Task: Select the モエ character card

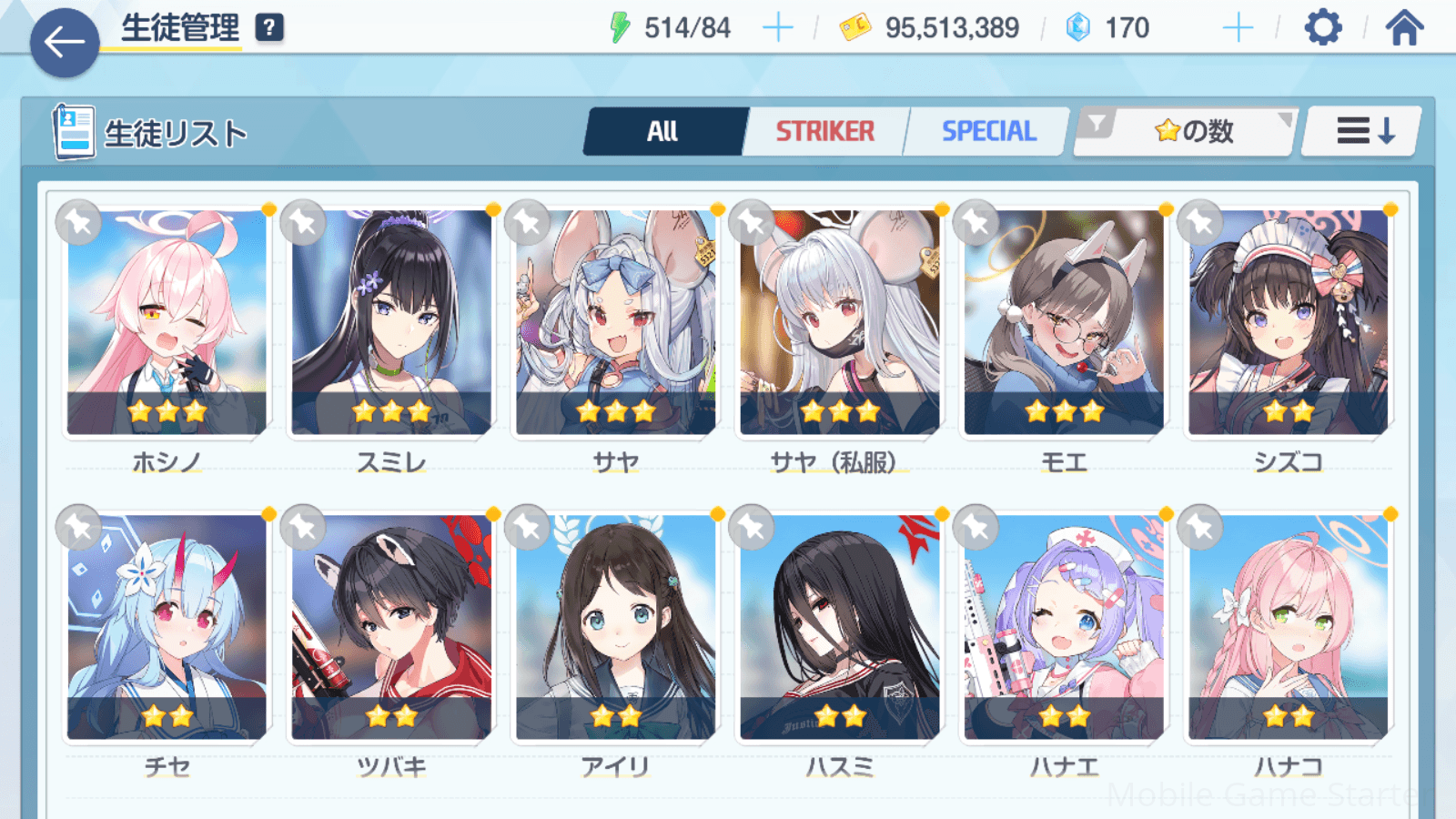Action: [1064, 323]
